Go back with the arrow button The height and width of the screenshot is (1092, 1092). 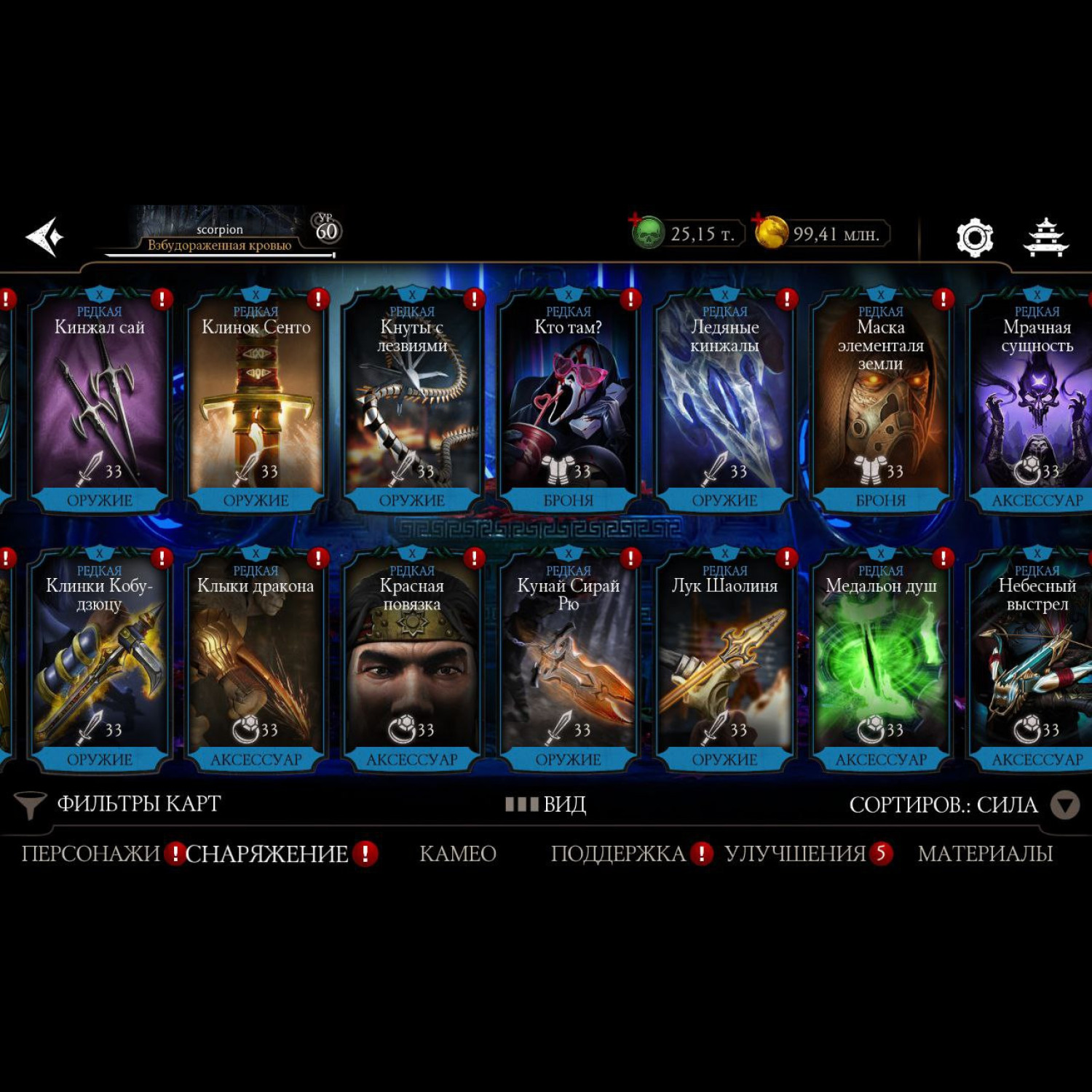45,237
